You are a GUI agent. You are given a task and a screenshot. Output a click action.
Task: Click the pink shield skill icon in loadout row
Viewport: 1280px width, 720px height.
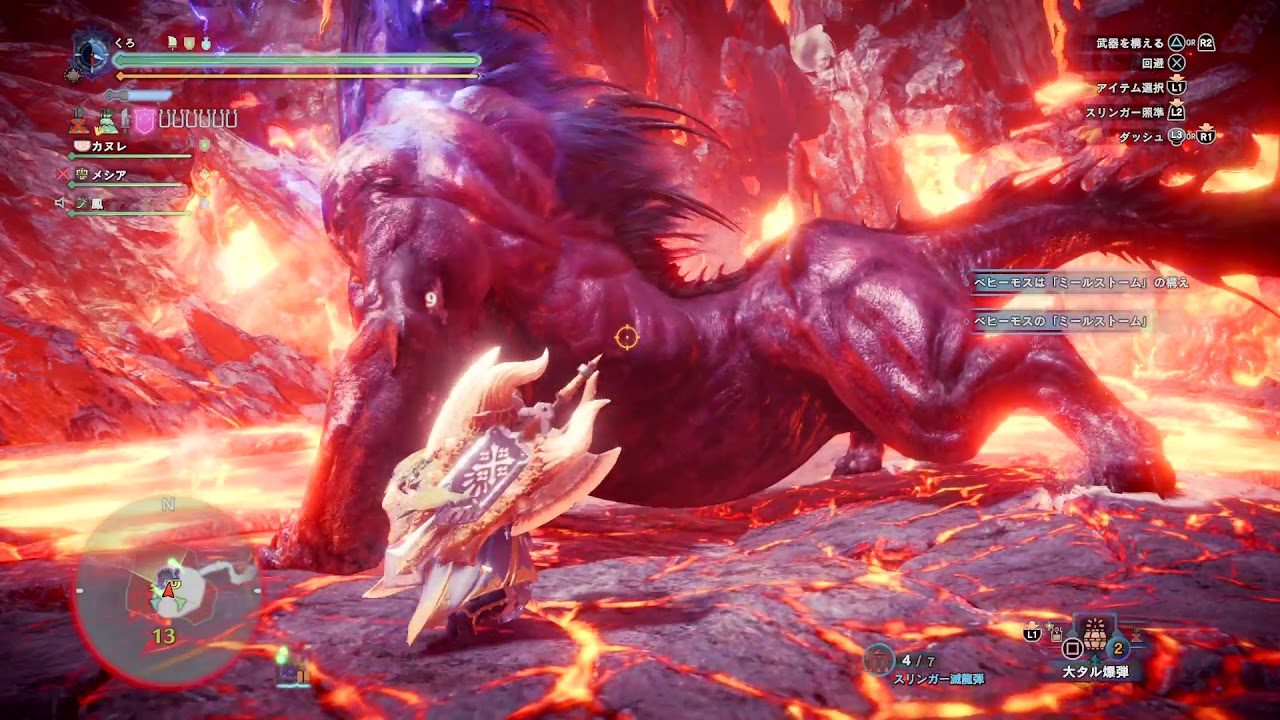tap(143, 121)
